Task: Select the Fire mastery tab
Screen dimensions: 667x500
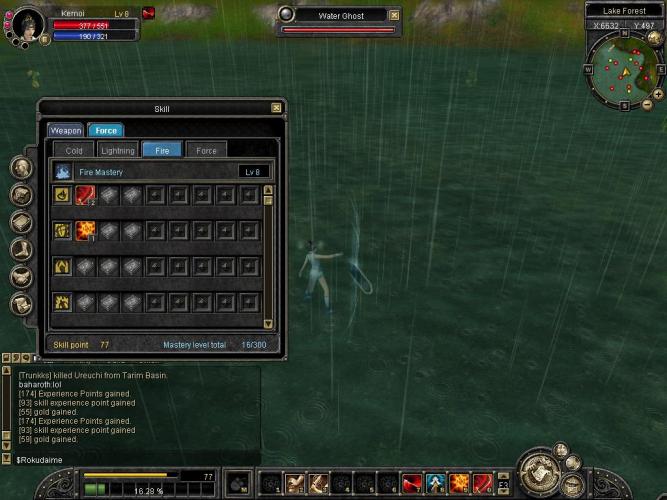Action: click(x=162, y=150)
